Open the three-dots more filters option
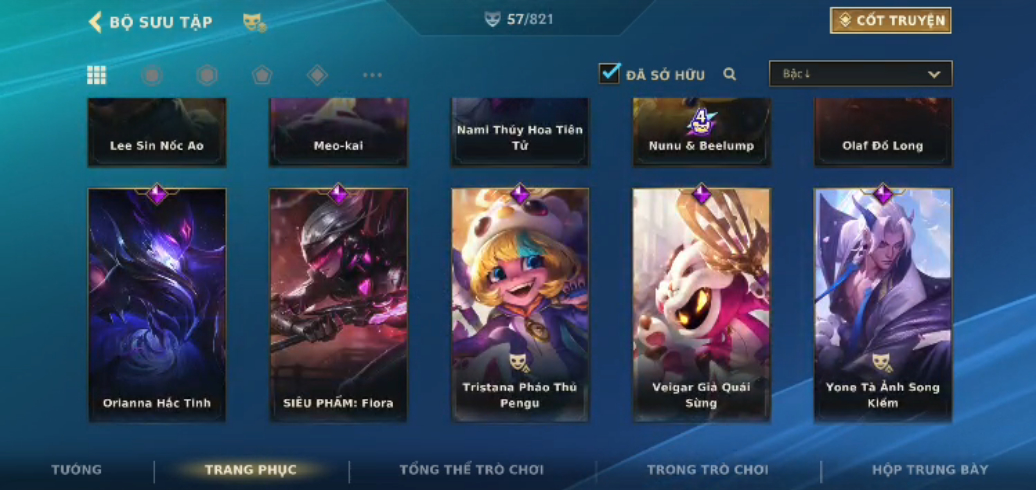This screenshot has height=490, width=1036. (372, 75)
